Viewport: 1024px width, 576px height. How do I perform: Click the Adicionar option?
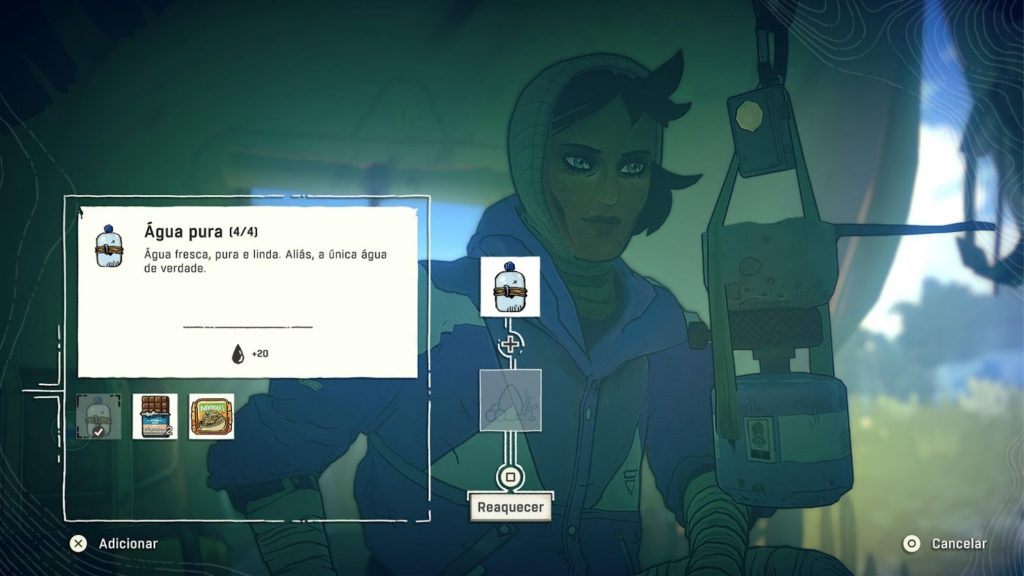(x=114, y=544)
